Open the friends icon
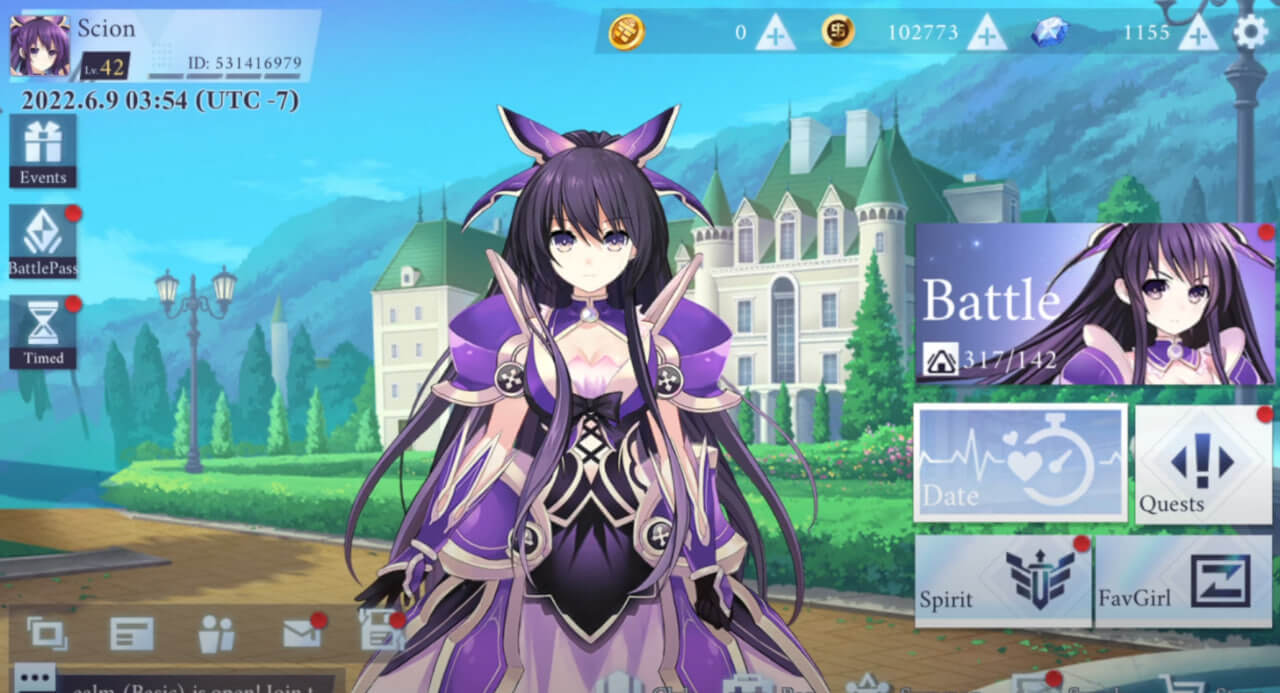 216,633
